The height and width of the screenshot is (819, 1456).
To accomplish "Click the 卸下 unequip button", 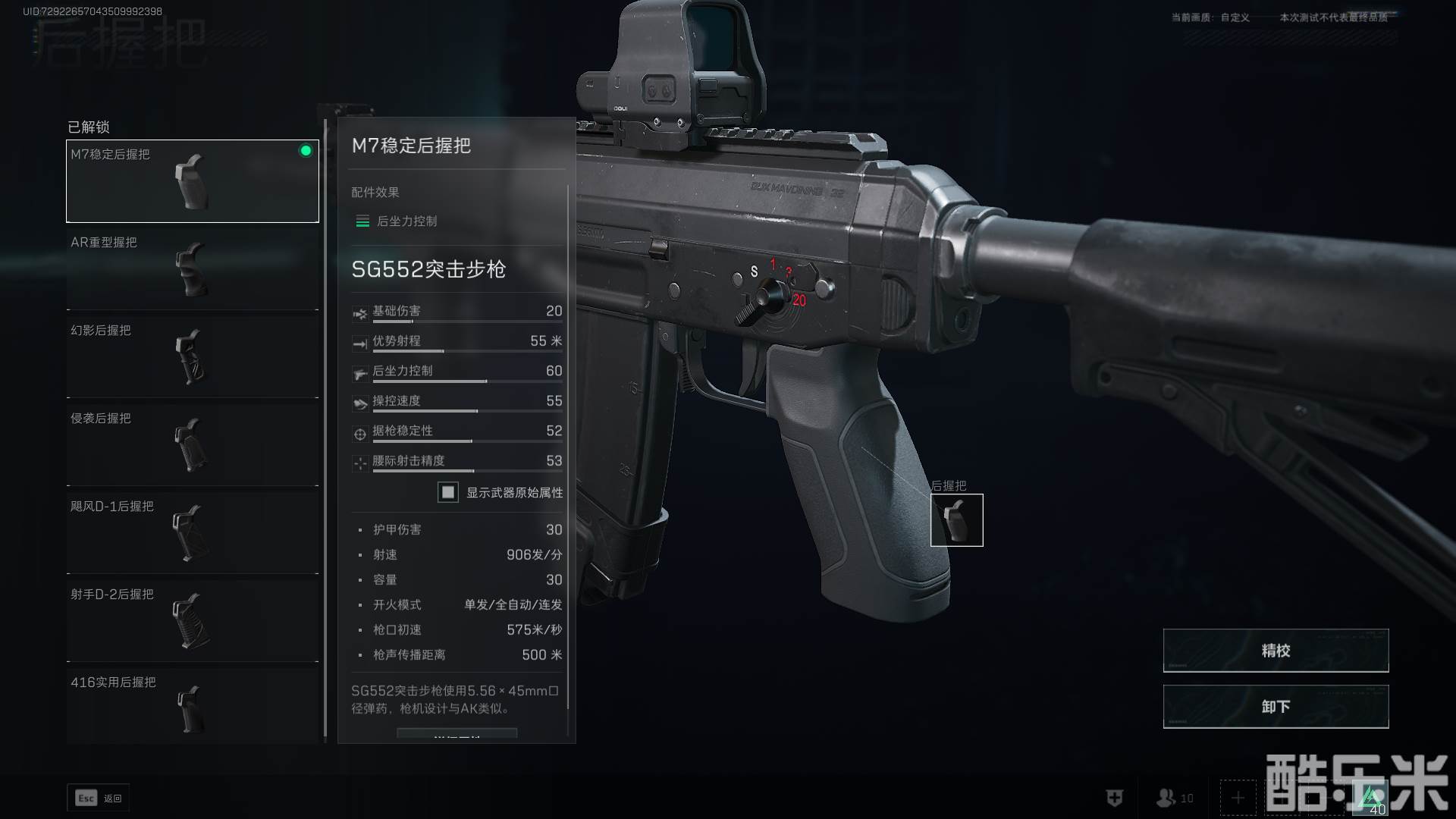I will 1276,707.
